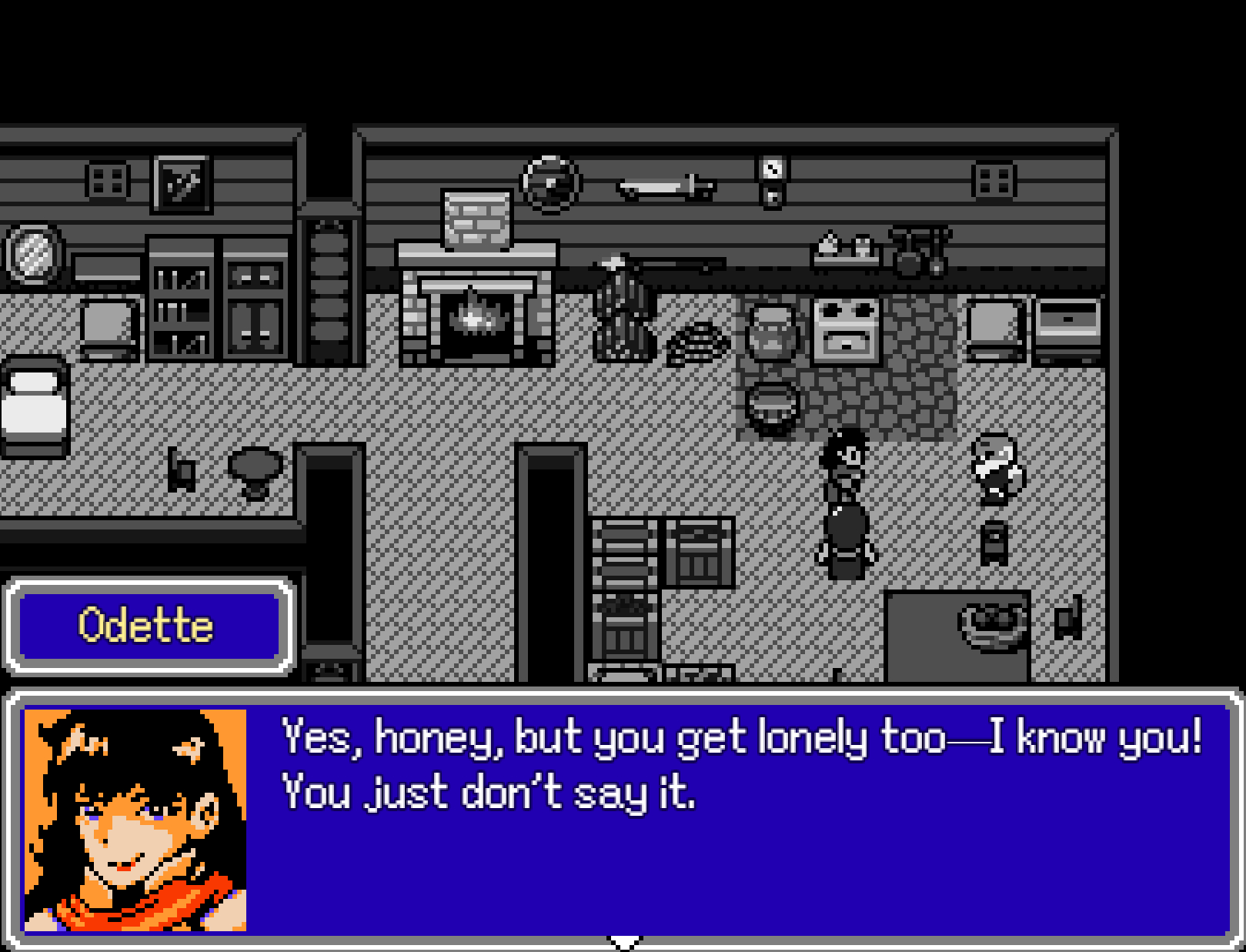
Task: Advance dialogue with the continue arrow
Action: [624, 942]
